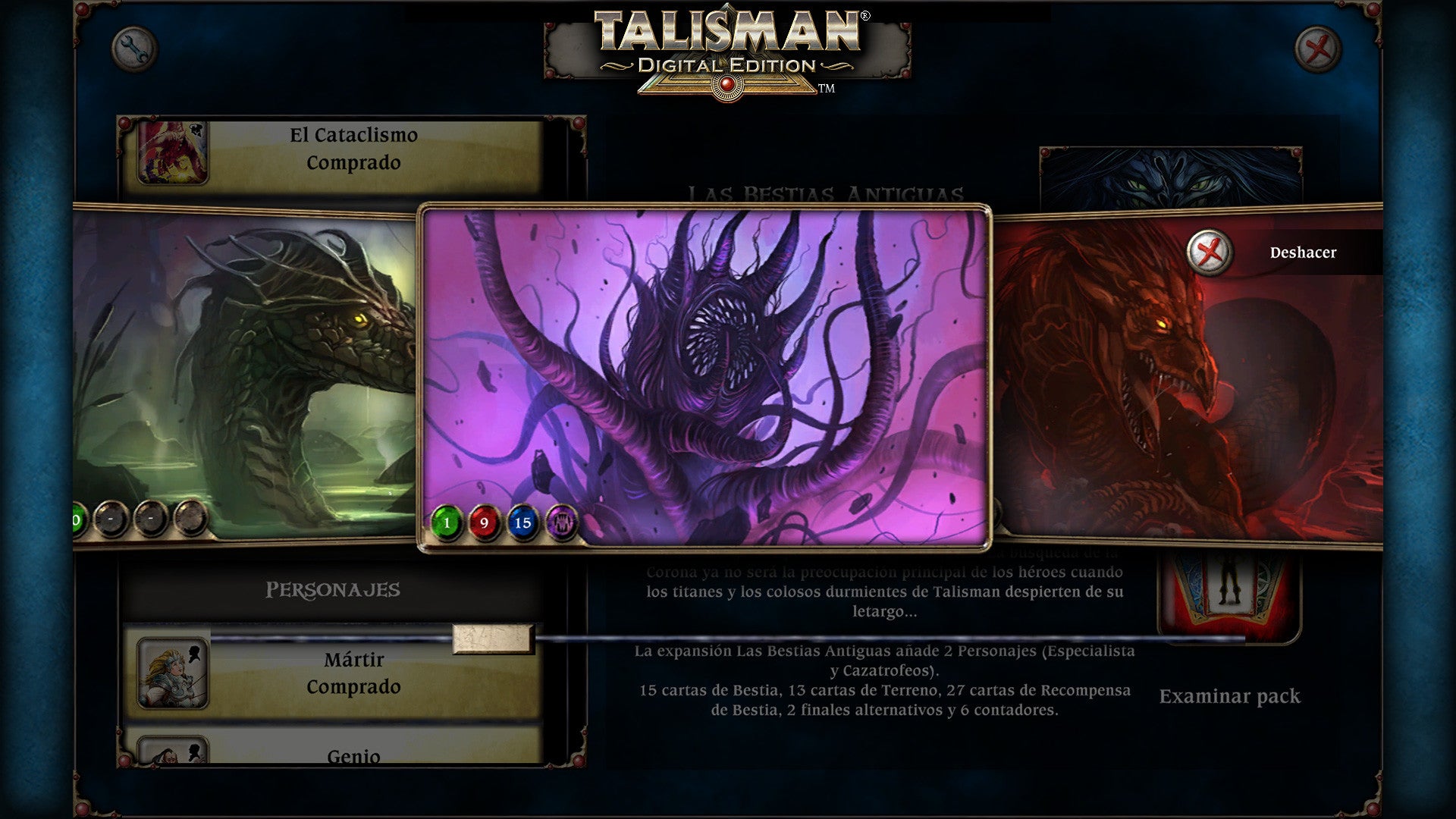Show the red dragon beast card
Viewport: 1456px width, 819px height.
point(1183,394)
